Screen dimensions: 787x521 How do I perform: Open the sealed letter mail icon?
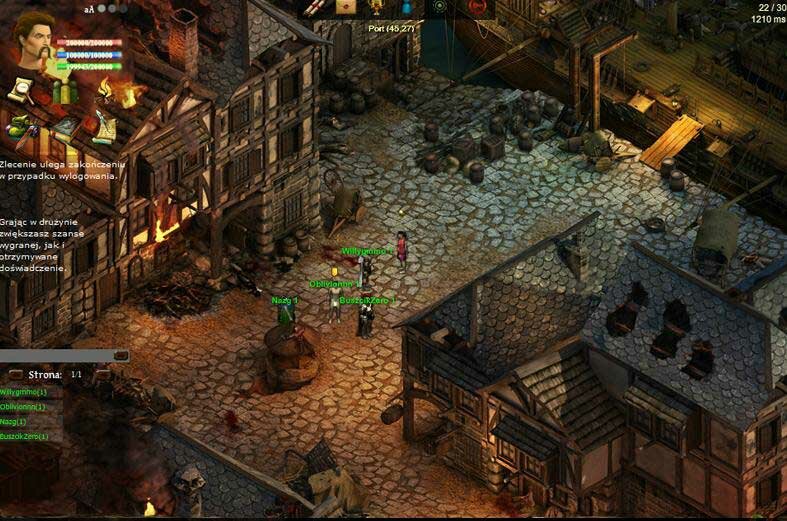pyautogui.click(x=345, y=7)
